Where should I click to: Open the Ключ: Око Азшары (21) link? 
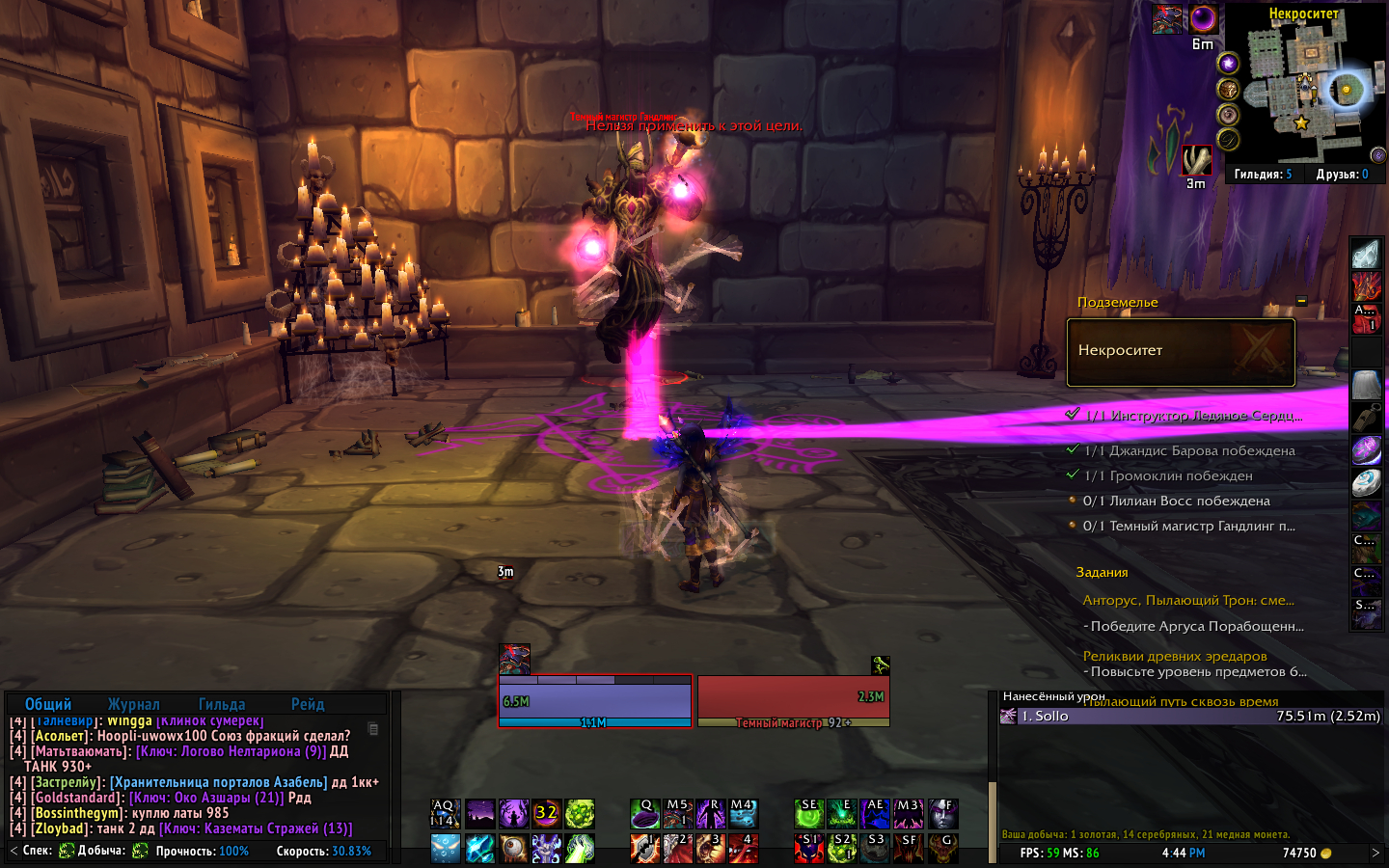206,798
